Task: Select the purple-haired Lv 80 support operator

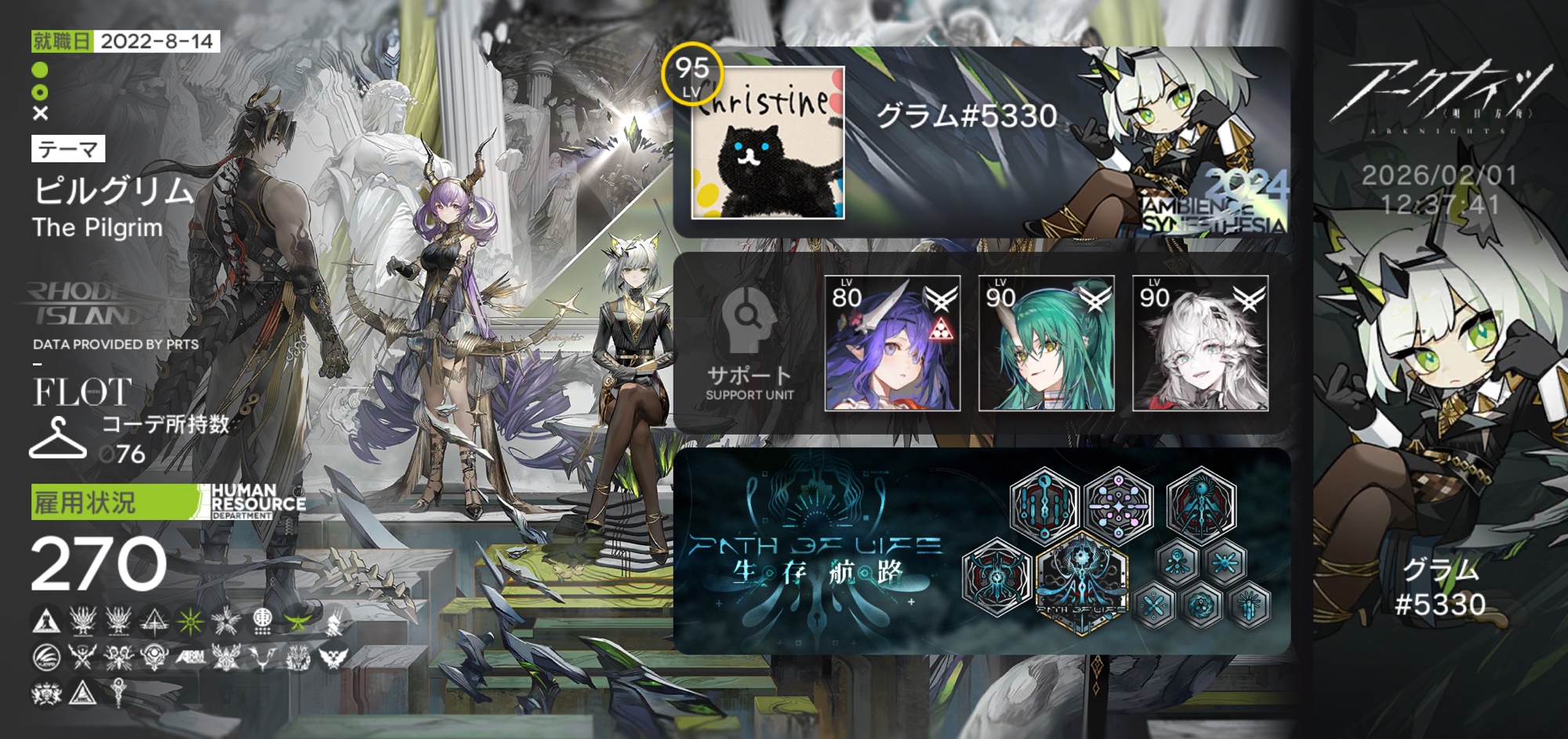Action: (x=892, y=344)
